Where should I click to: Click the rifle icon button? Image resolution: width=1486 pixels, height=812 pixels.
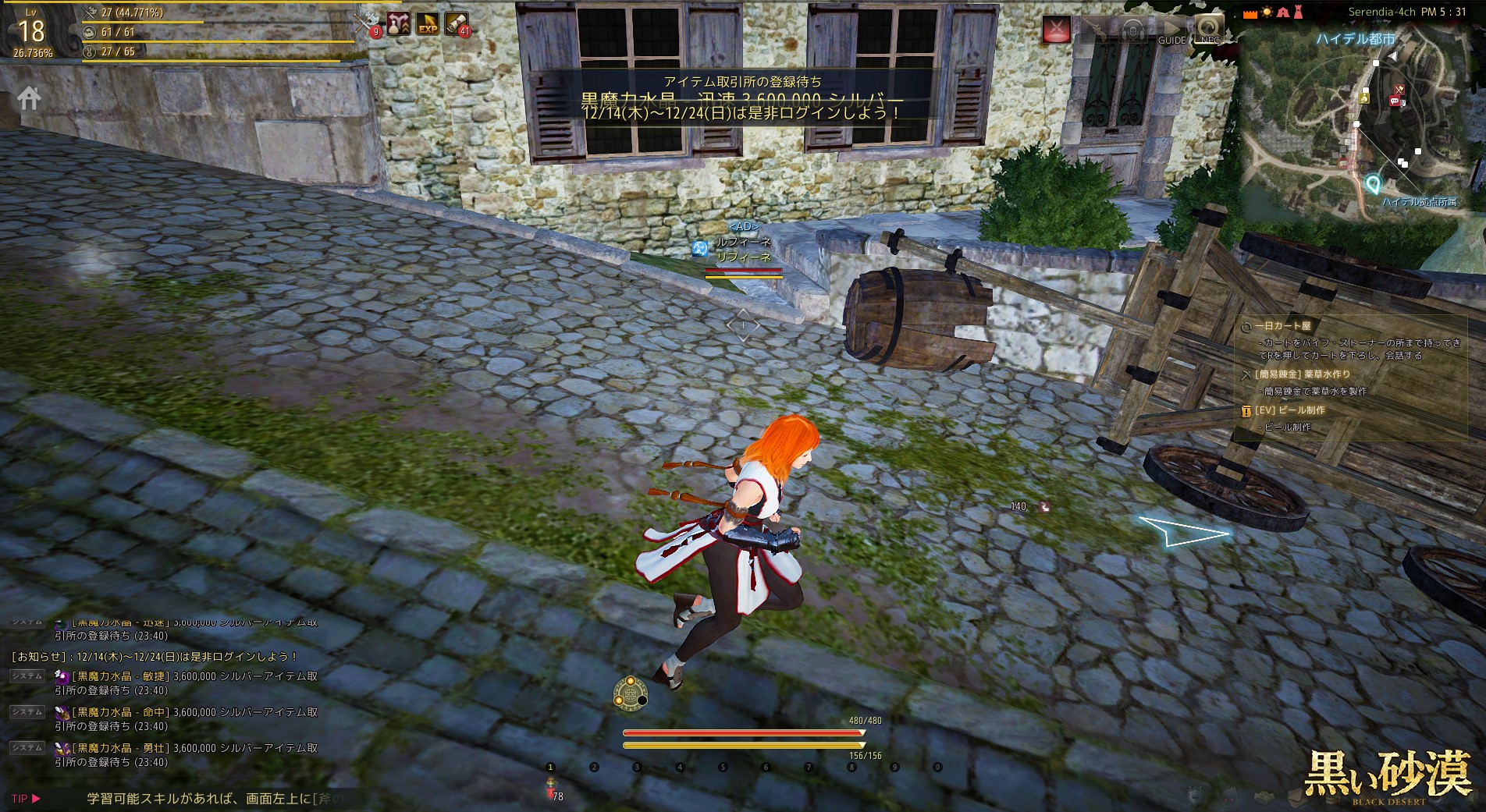point(1094,30)
